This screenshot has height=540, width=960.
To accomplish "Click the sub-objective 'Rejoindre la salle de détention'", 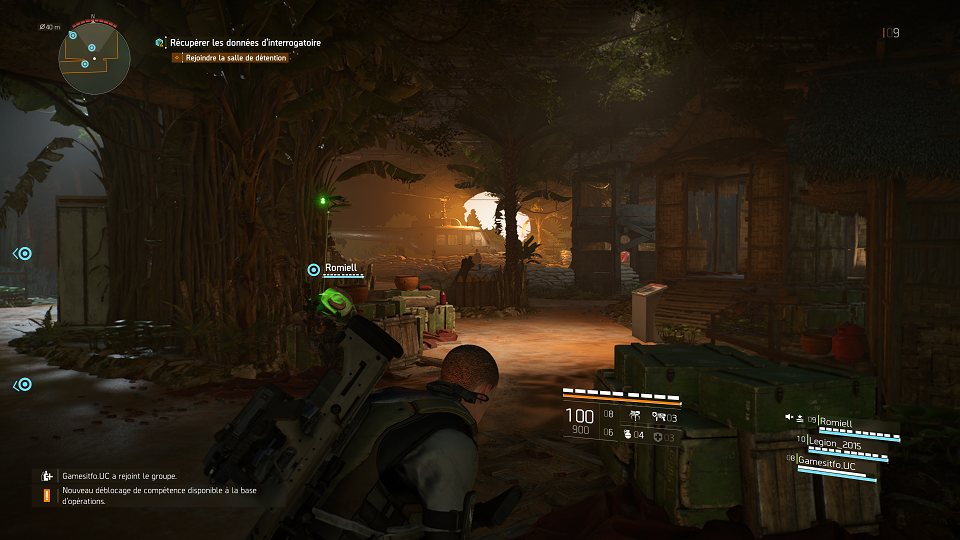I will point(236,58).
